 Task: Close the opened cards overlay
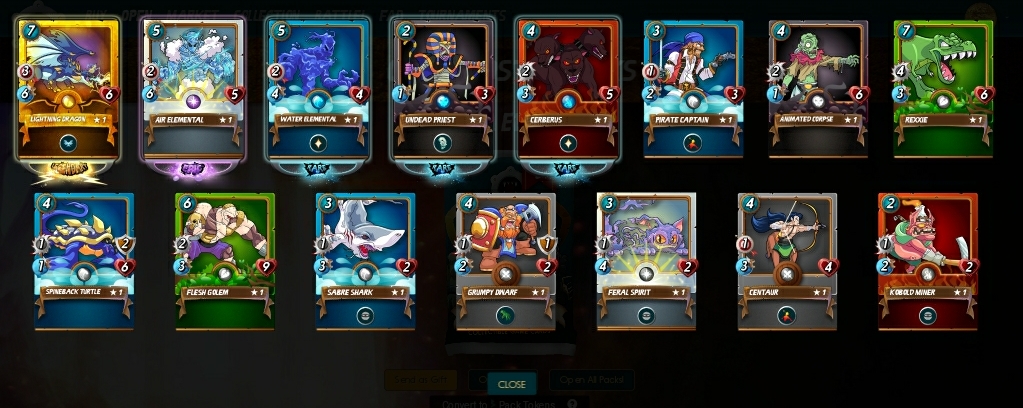pos(511,384)
